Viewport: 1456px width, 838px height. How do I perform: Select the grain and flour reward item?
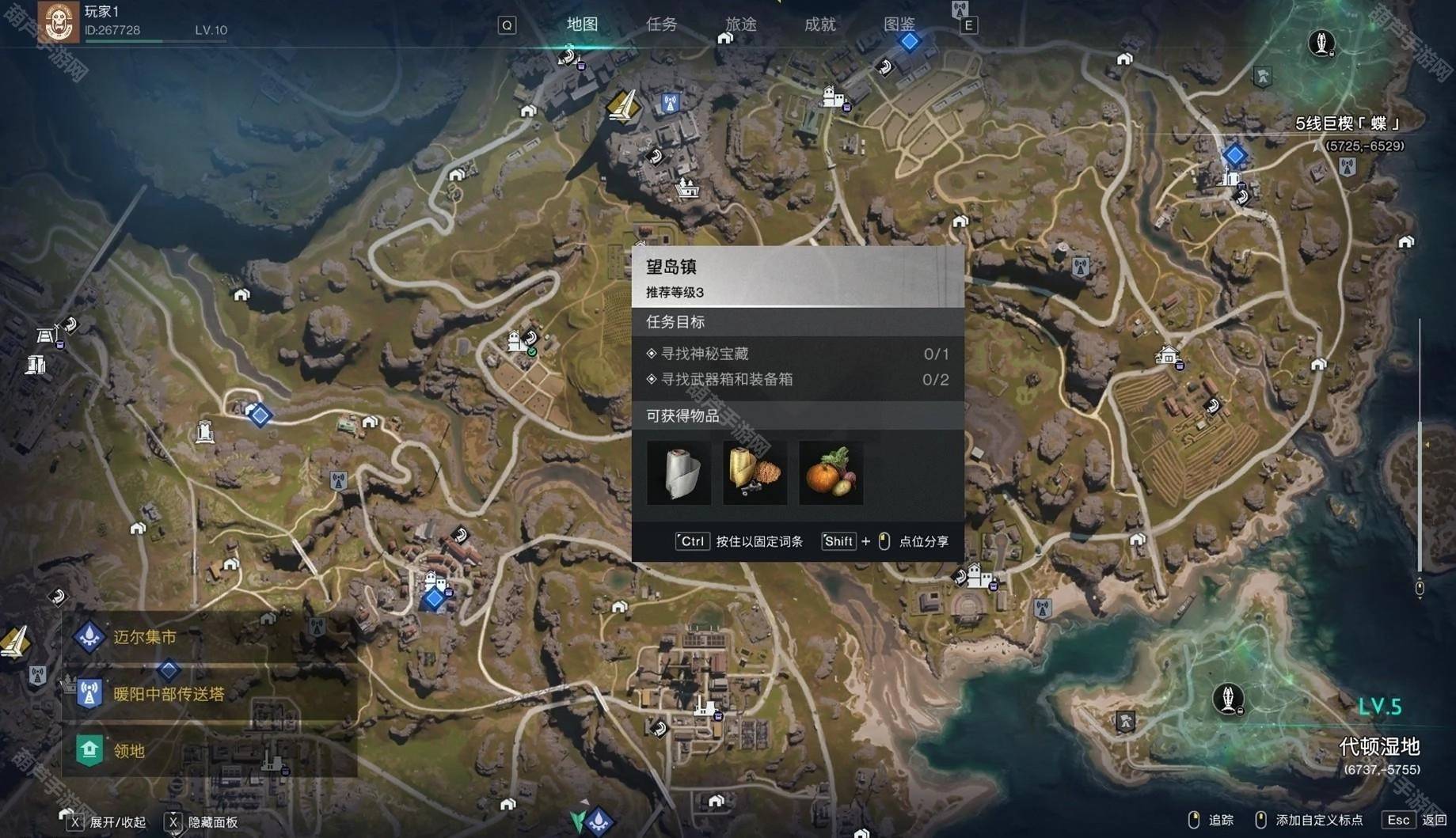pyautogui.click(x=755, y=473)
